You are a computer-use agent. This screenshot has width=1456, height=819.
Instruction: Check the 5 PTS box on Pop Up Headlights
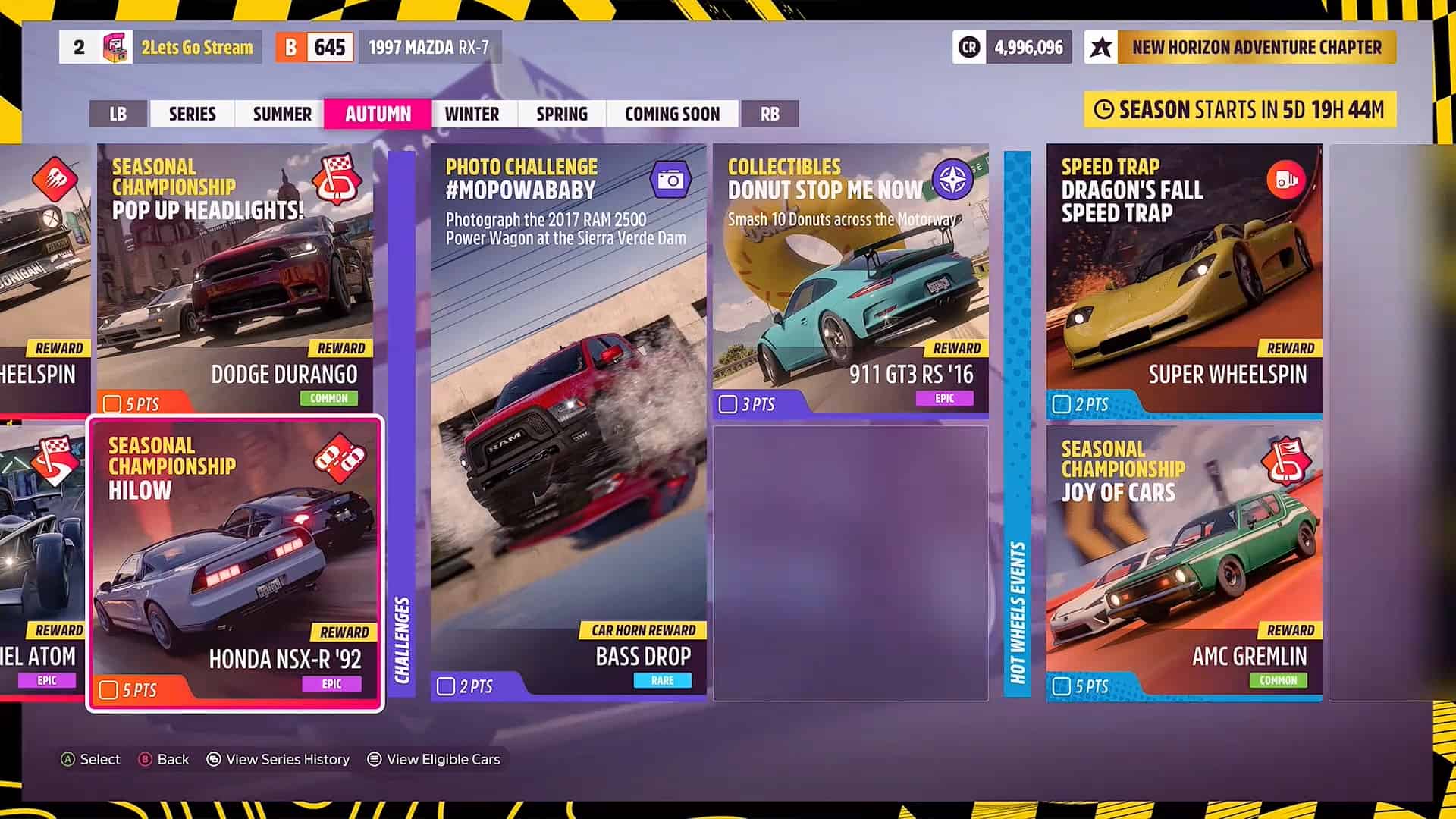click(113, 403)
